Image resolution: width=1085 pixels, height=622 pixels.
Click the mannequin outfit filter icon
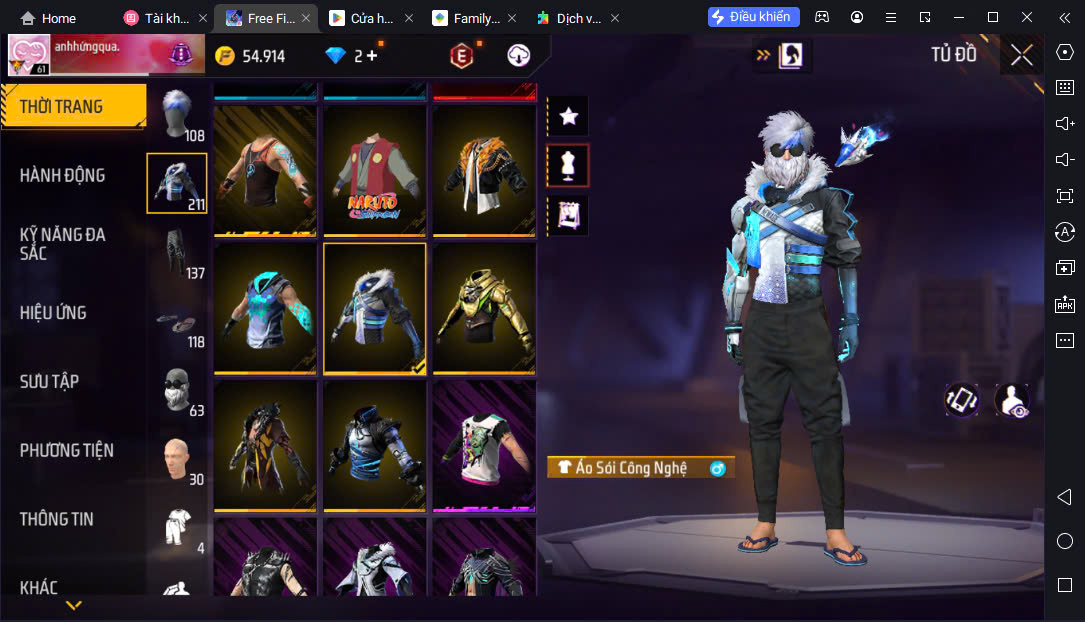(x=569, y=166)
